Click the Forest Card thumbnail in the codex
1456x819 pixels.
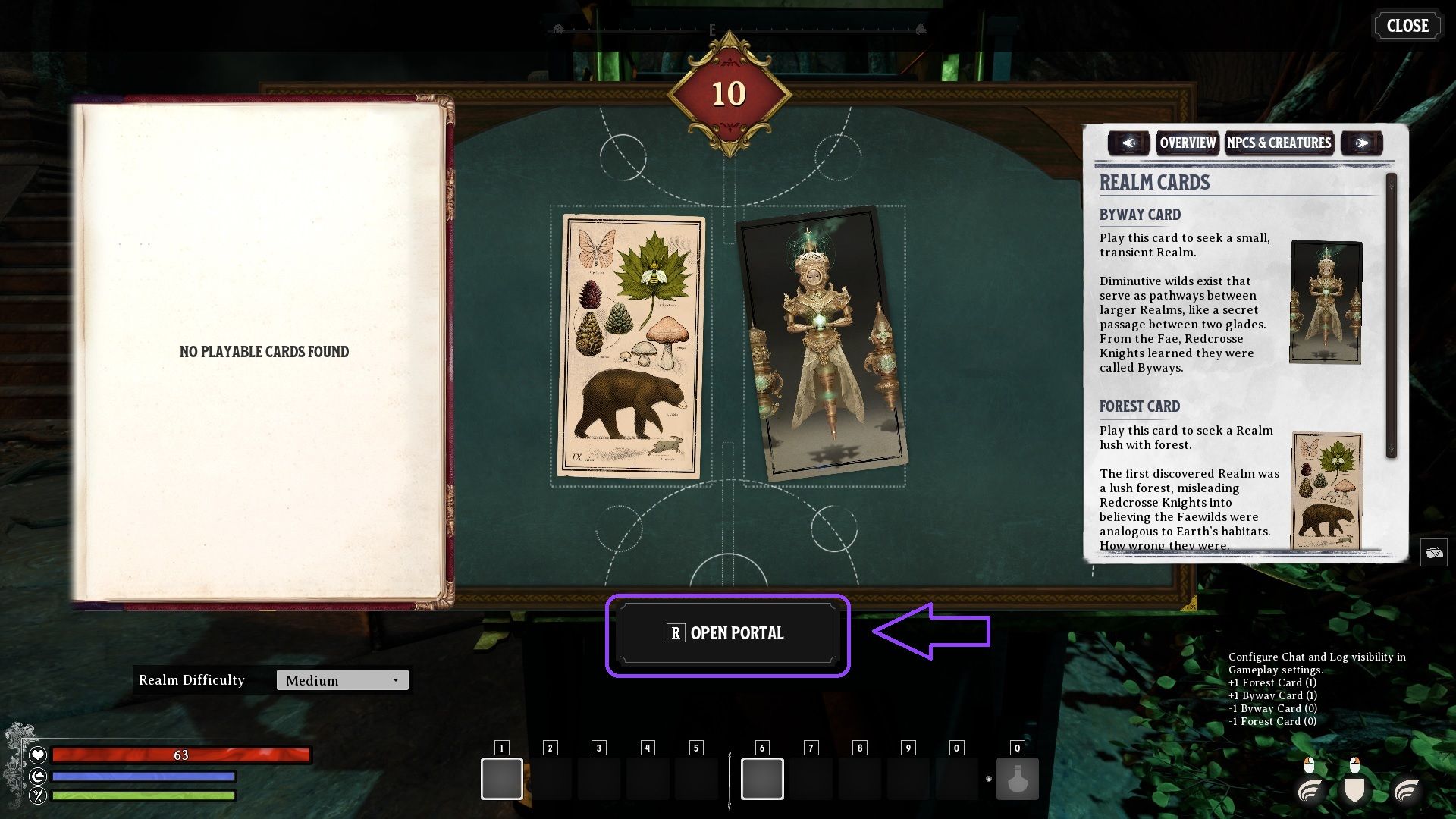1327,489
